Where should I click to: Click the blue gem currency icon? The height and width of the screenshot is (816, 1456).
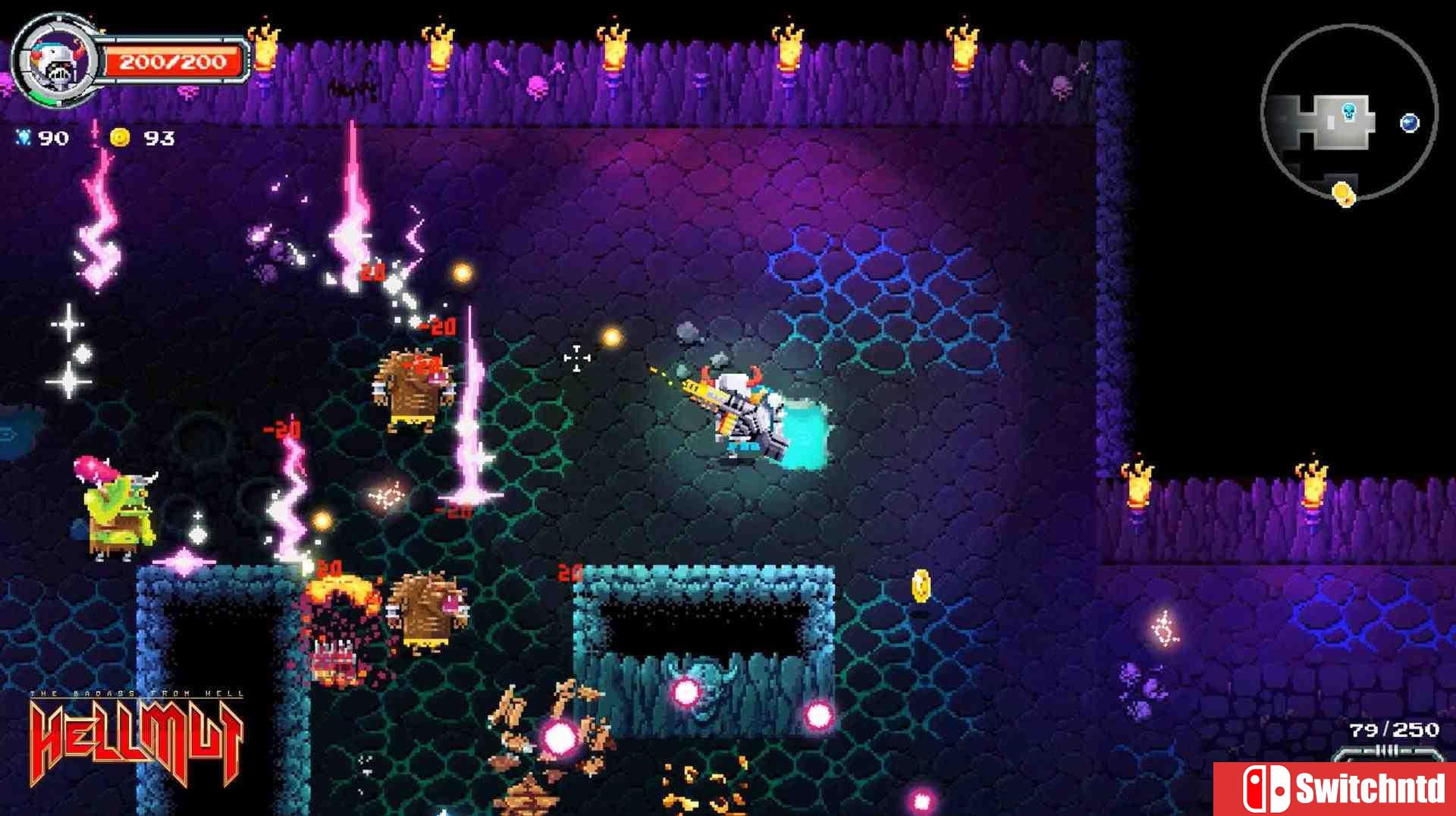tap(23, 138)
